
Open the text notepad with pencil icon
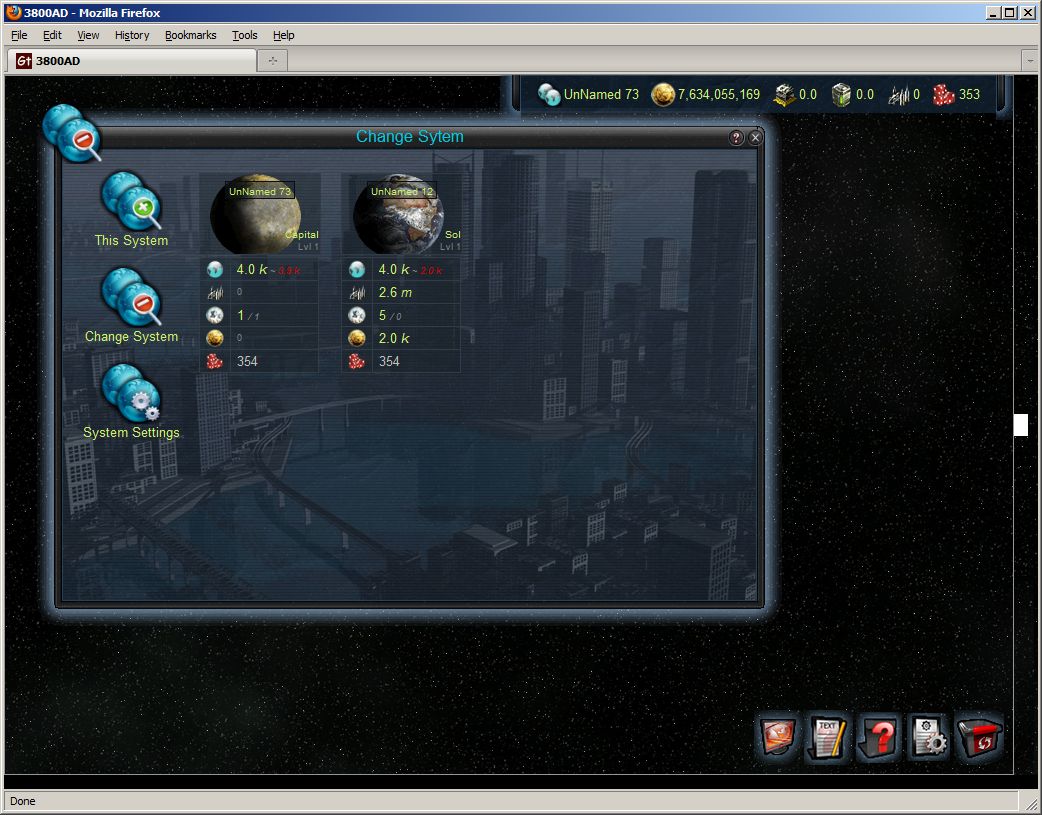click(827, 739)
